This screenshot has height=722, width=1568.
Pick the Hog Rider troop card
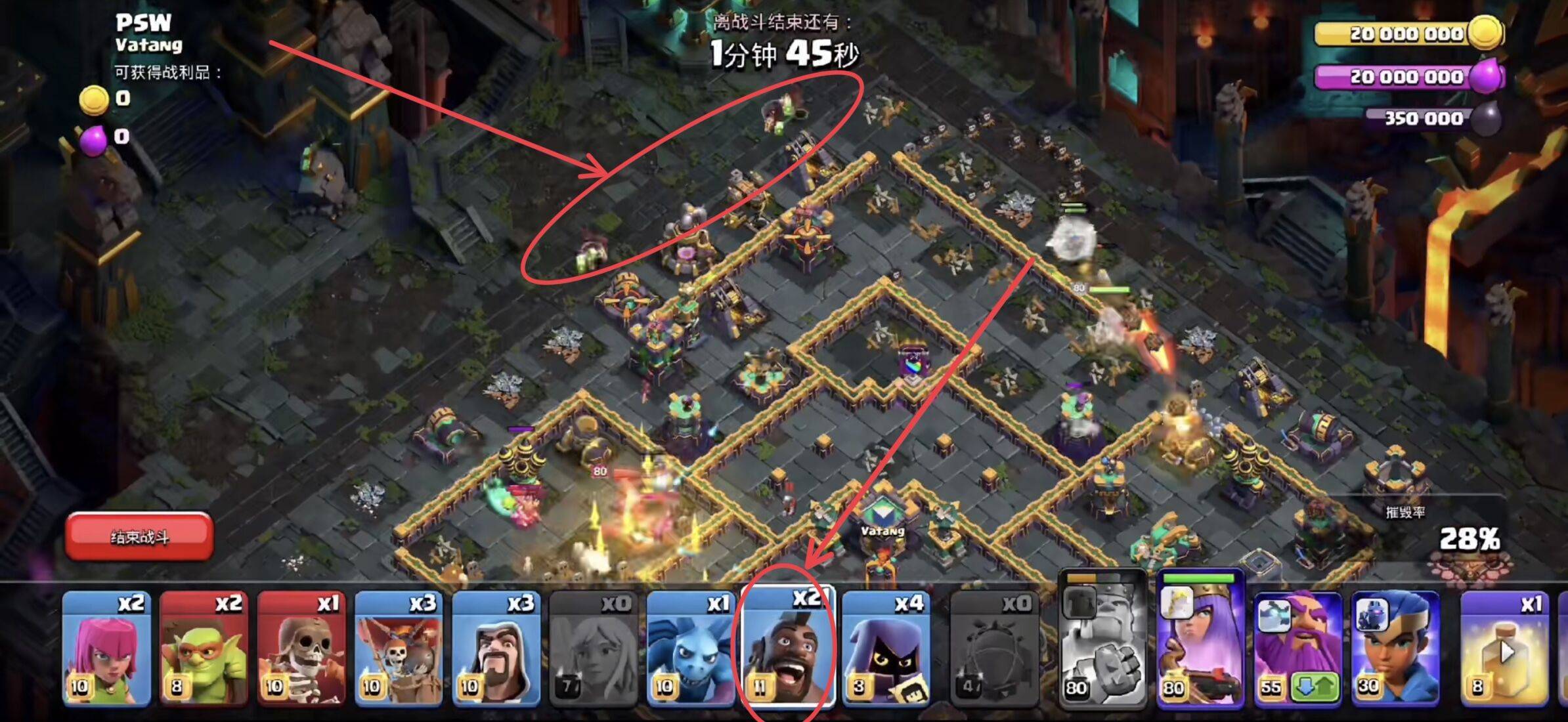click(x=788, y=648)
